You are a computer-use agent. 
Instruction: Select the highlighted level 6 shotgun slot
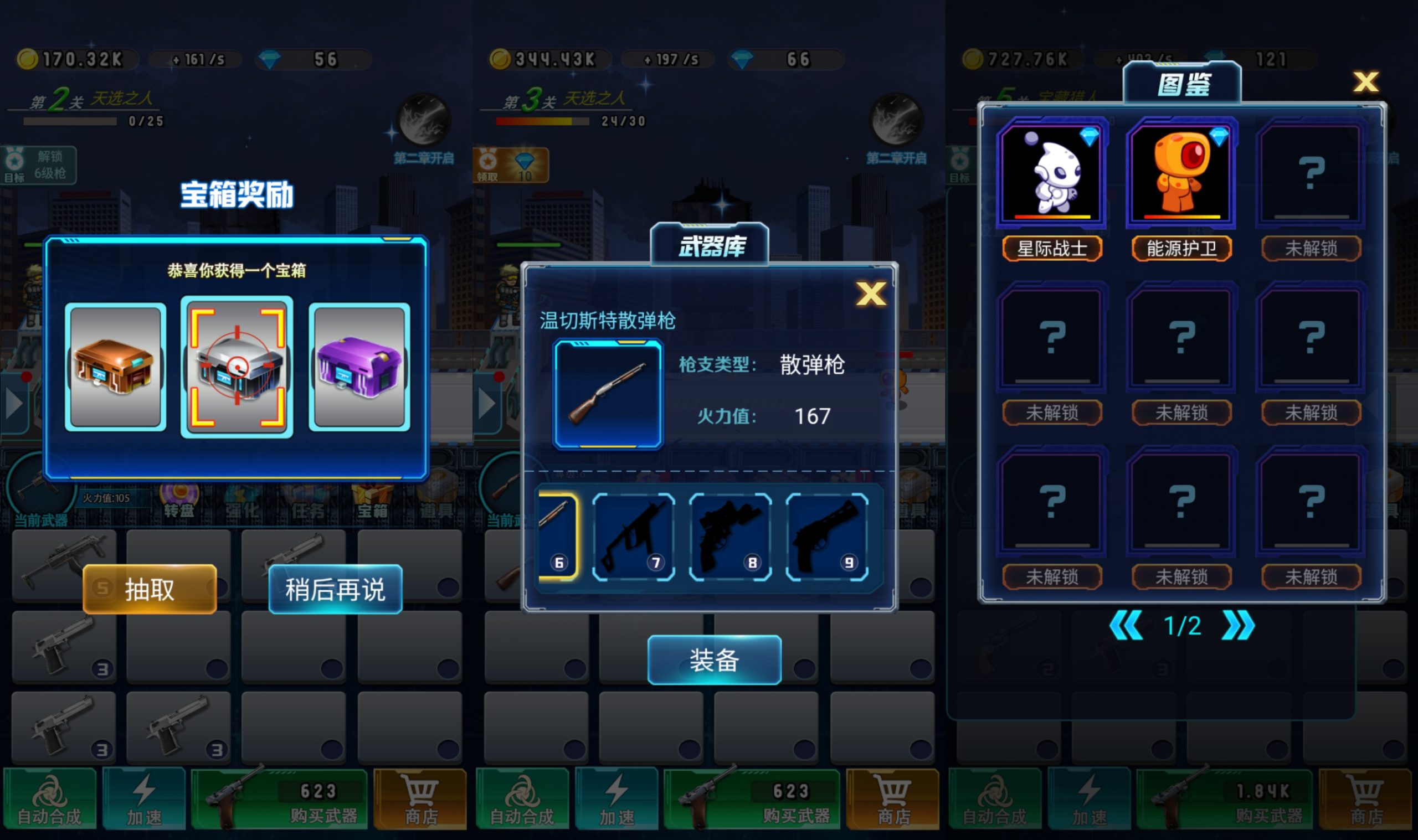tap(558, 537)
